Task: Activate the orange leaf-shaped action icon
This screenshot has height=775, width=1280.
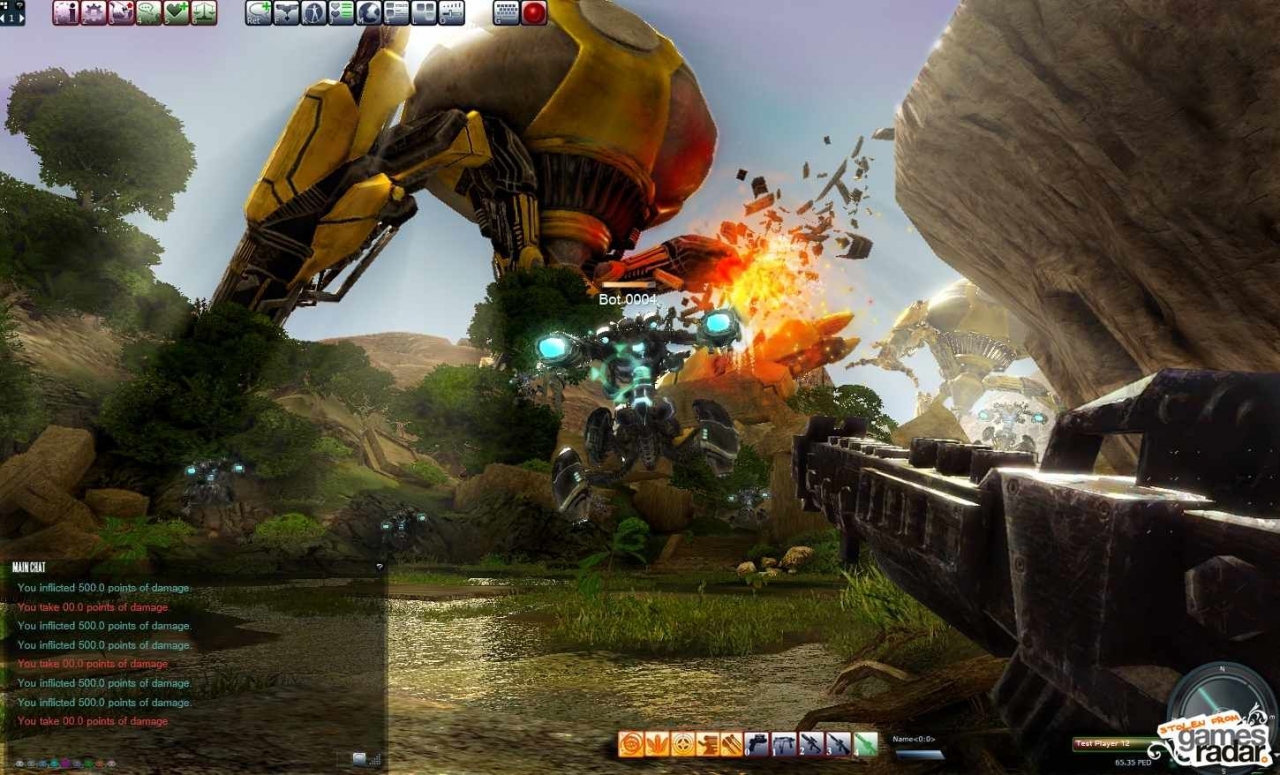Action: 656,744
